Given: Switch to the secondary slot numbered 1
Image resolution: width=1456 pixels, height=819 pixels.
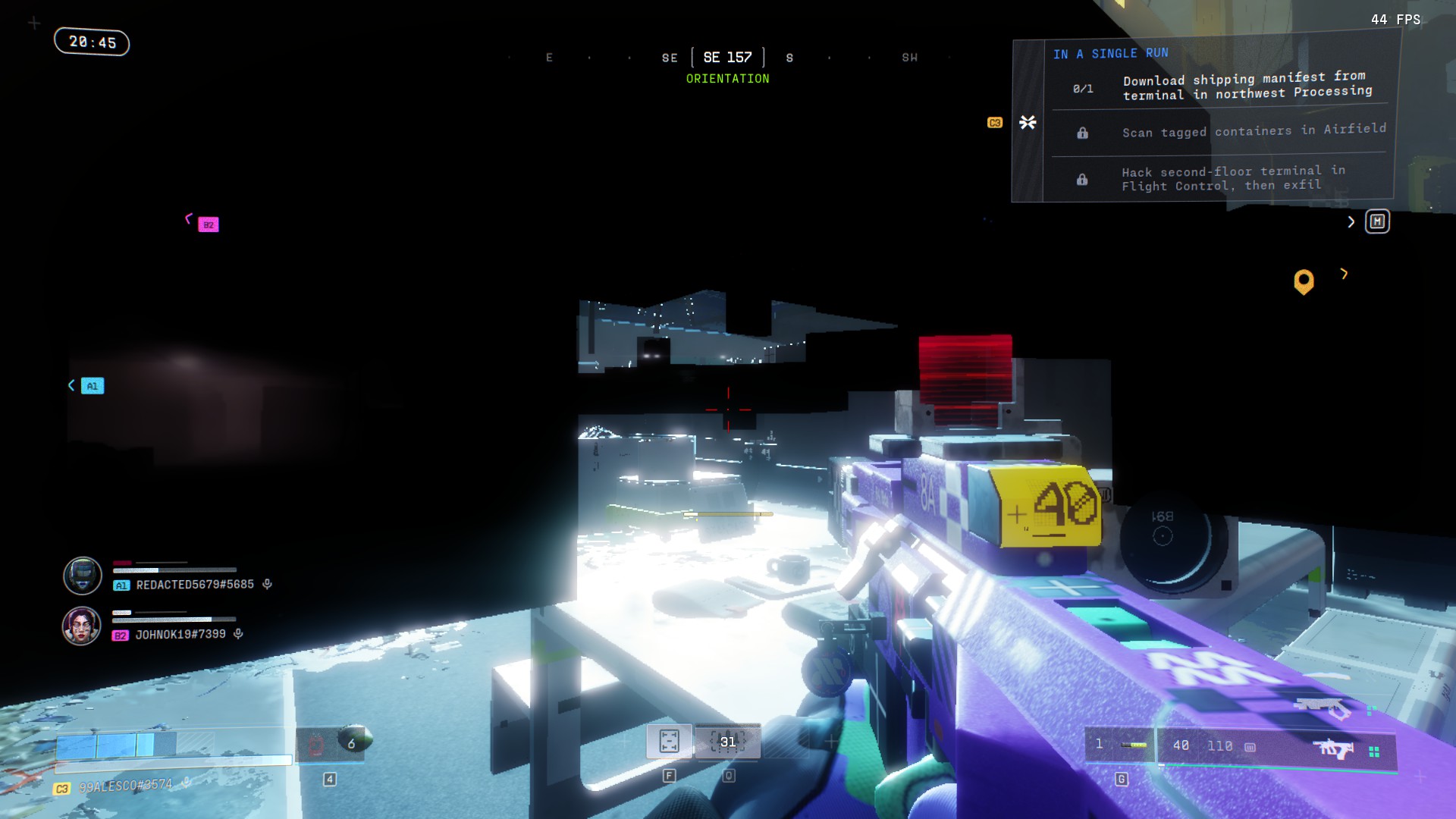Looking at the screenshot, I should [1119, 745].
